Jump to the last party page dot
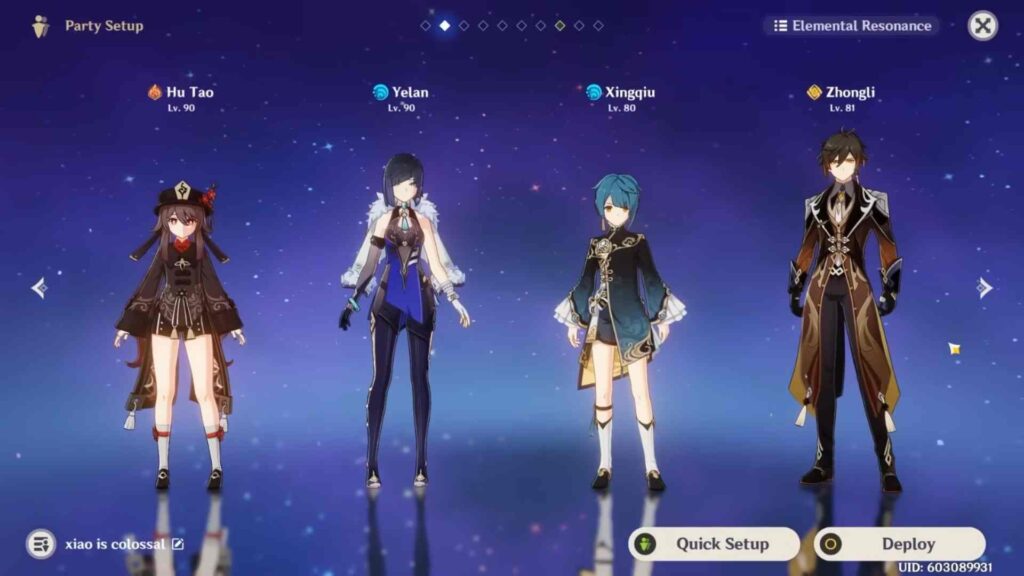The width and height of the screenshot is (1024, 576). point(598,26)
